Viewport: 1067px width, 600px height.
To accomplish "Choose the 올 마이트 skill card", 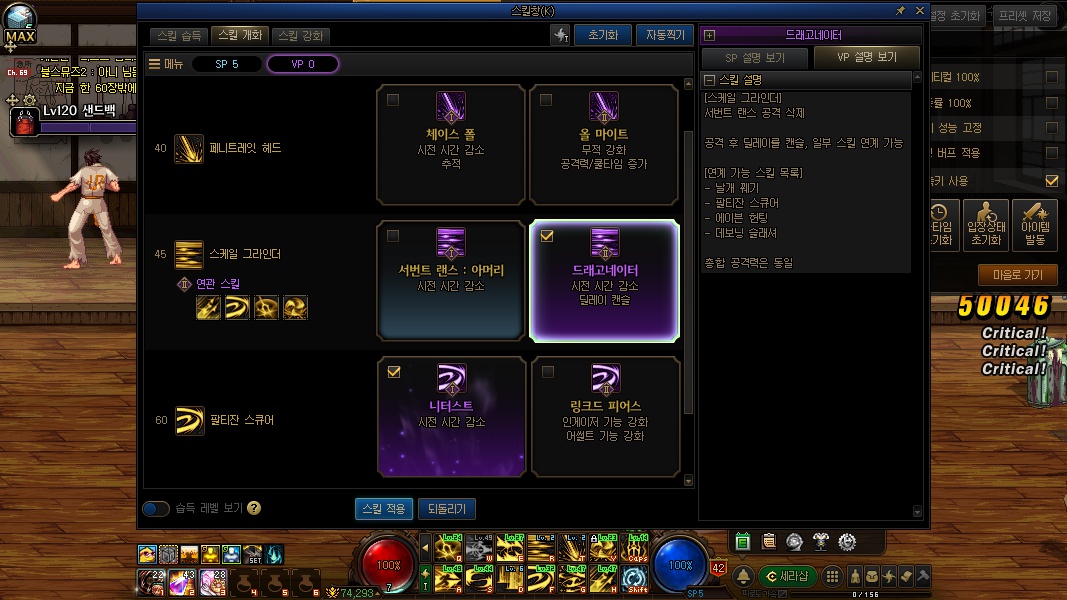I will (x=604, y=144).
